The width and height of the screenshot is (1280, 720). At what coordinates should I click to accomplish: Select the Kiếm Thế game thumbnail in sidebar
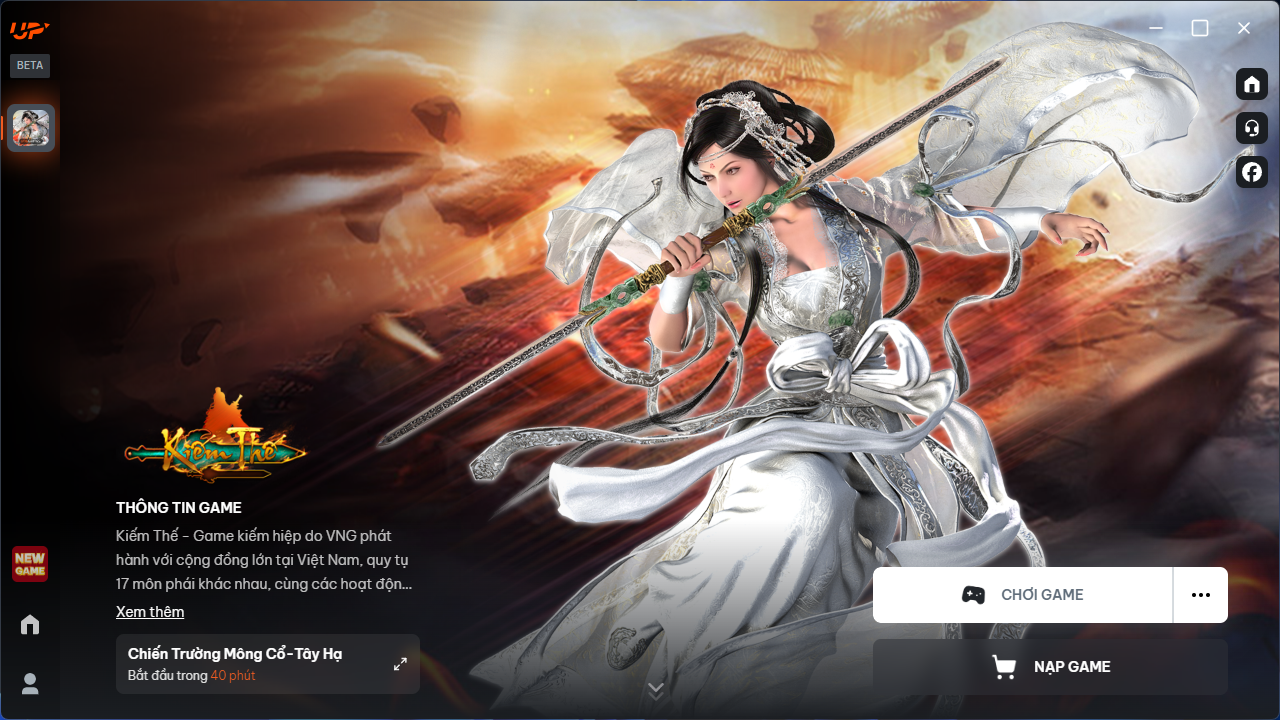[31, 128]
